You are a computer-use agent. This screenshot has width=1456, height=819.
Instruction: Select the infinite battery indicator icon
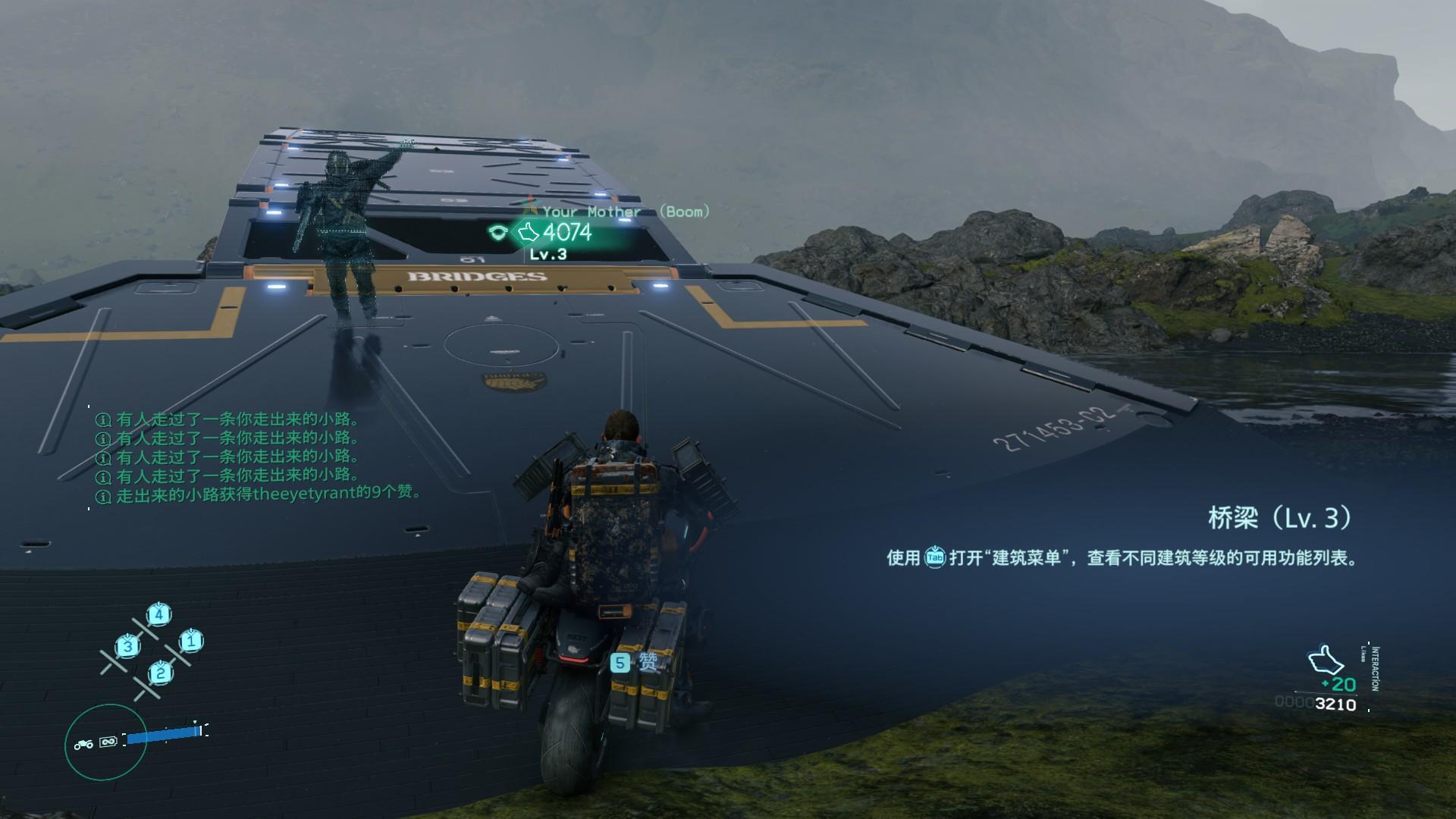point(108,742)
